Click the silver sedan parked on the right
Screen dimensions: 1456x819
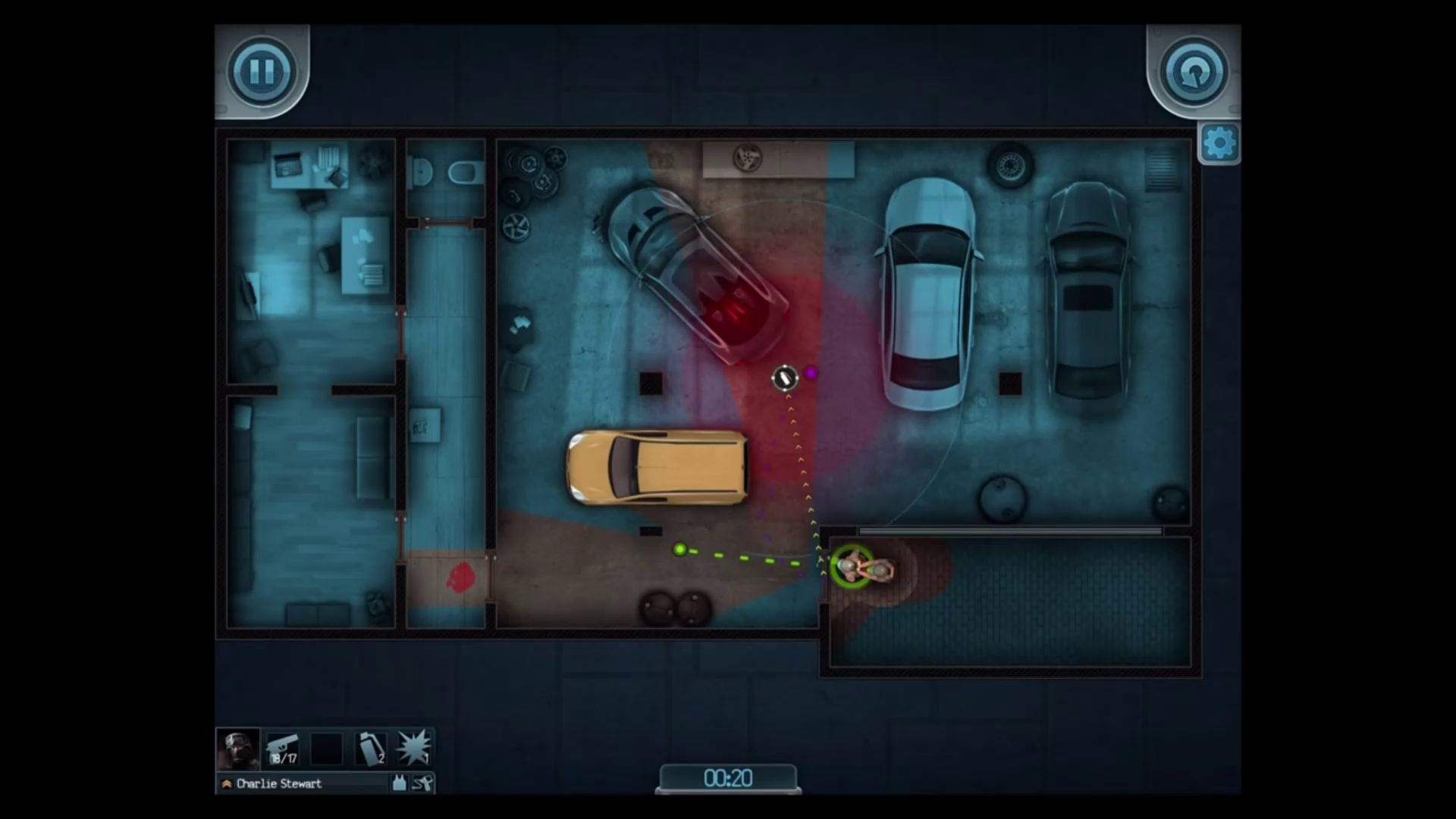[x=929, y=292]
